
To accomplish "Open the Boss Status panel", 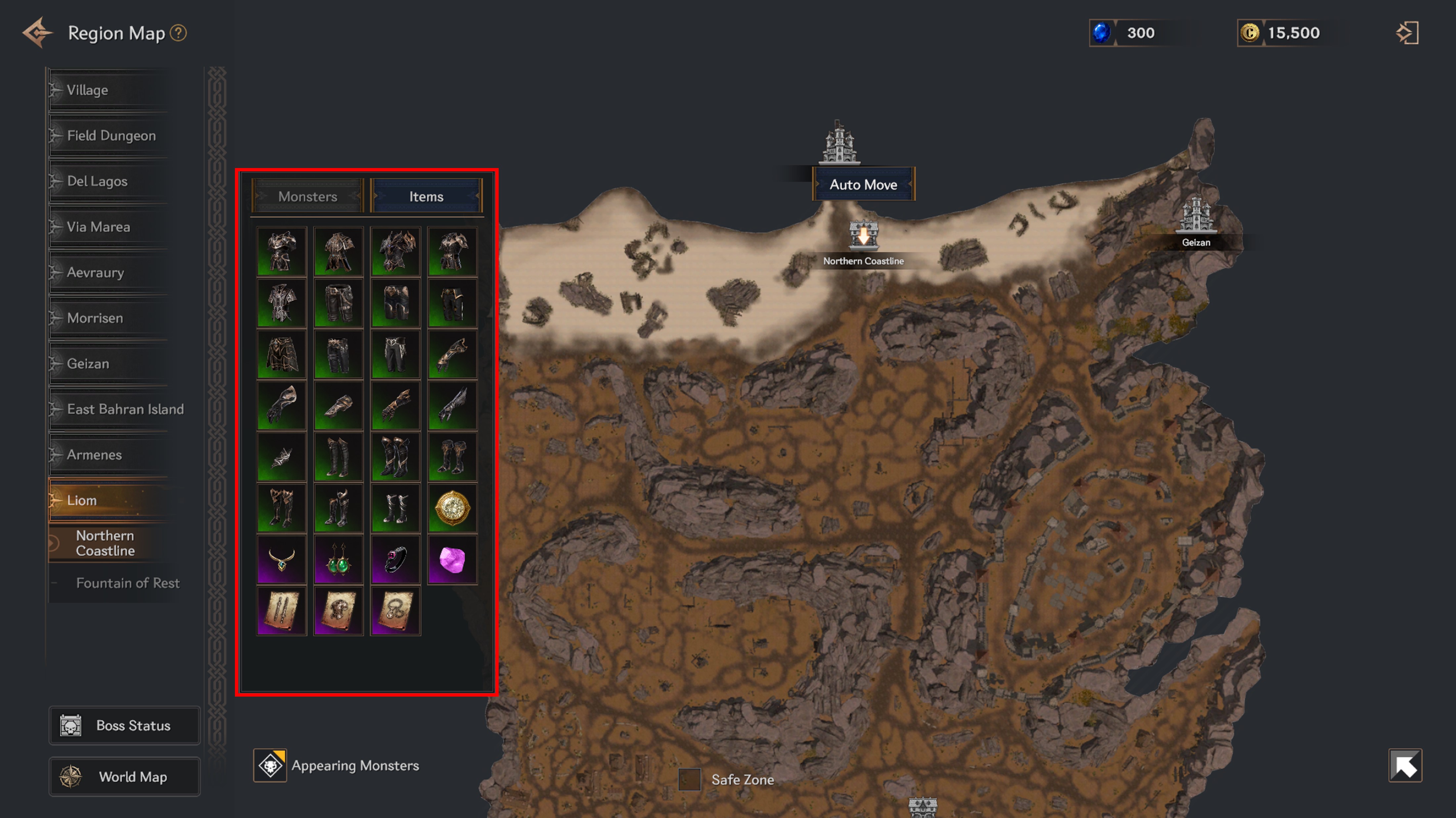I will (124, 725).
